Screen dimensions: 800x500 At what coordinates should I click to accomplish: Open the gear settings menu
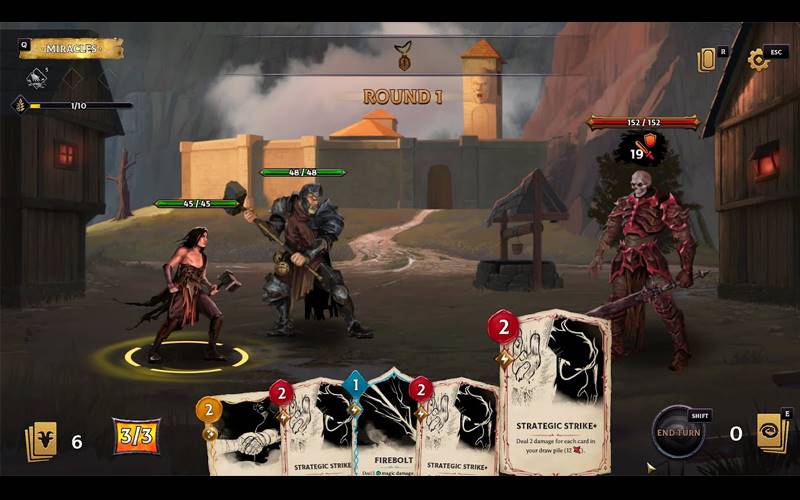point(758,60)
